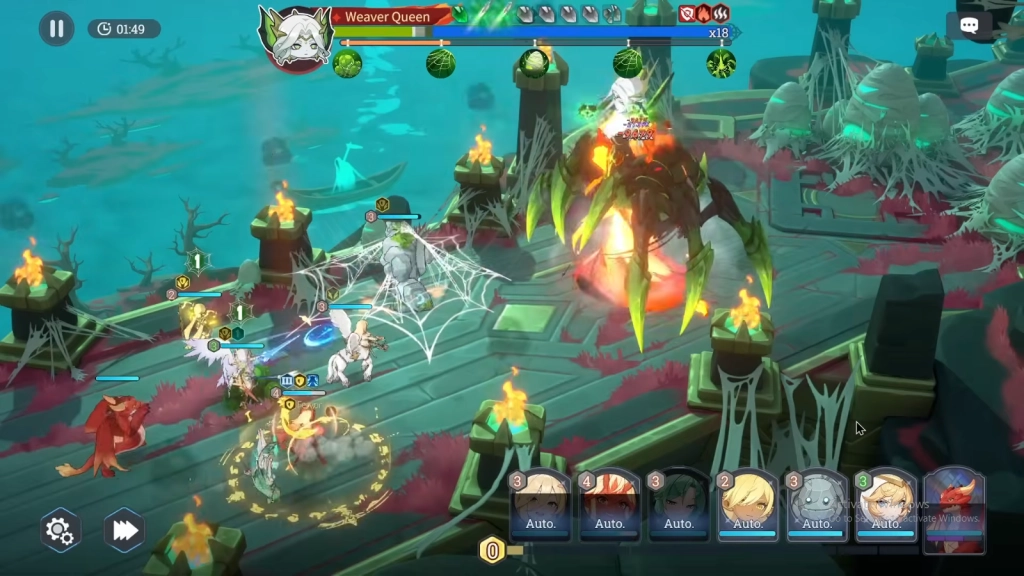The image size is (1024, 576).
Task: Pause the battle
Action: click(x=57, y=28)
